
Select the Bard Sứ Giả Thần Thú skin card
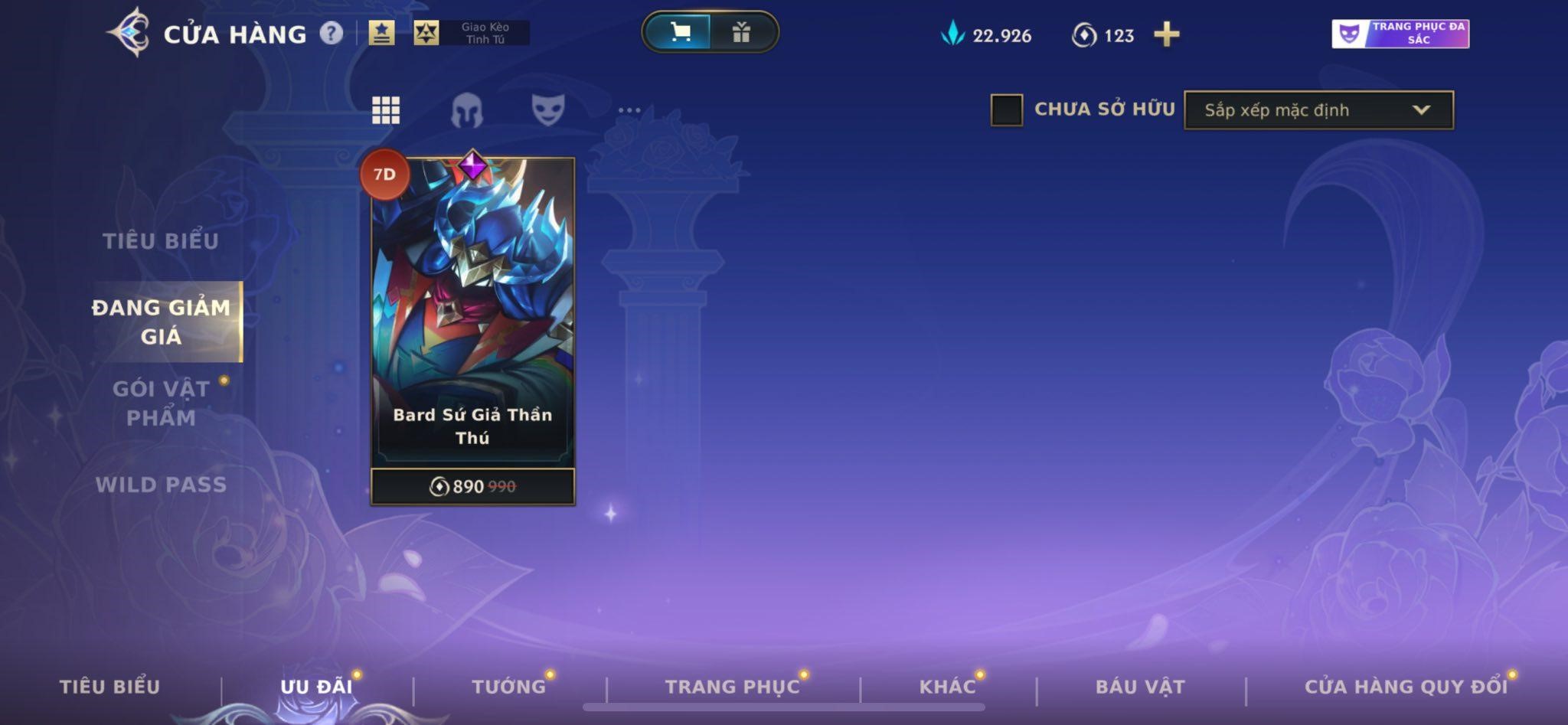(472, 322)
